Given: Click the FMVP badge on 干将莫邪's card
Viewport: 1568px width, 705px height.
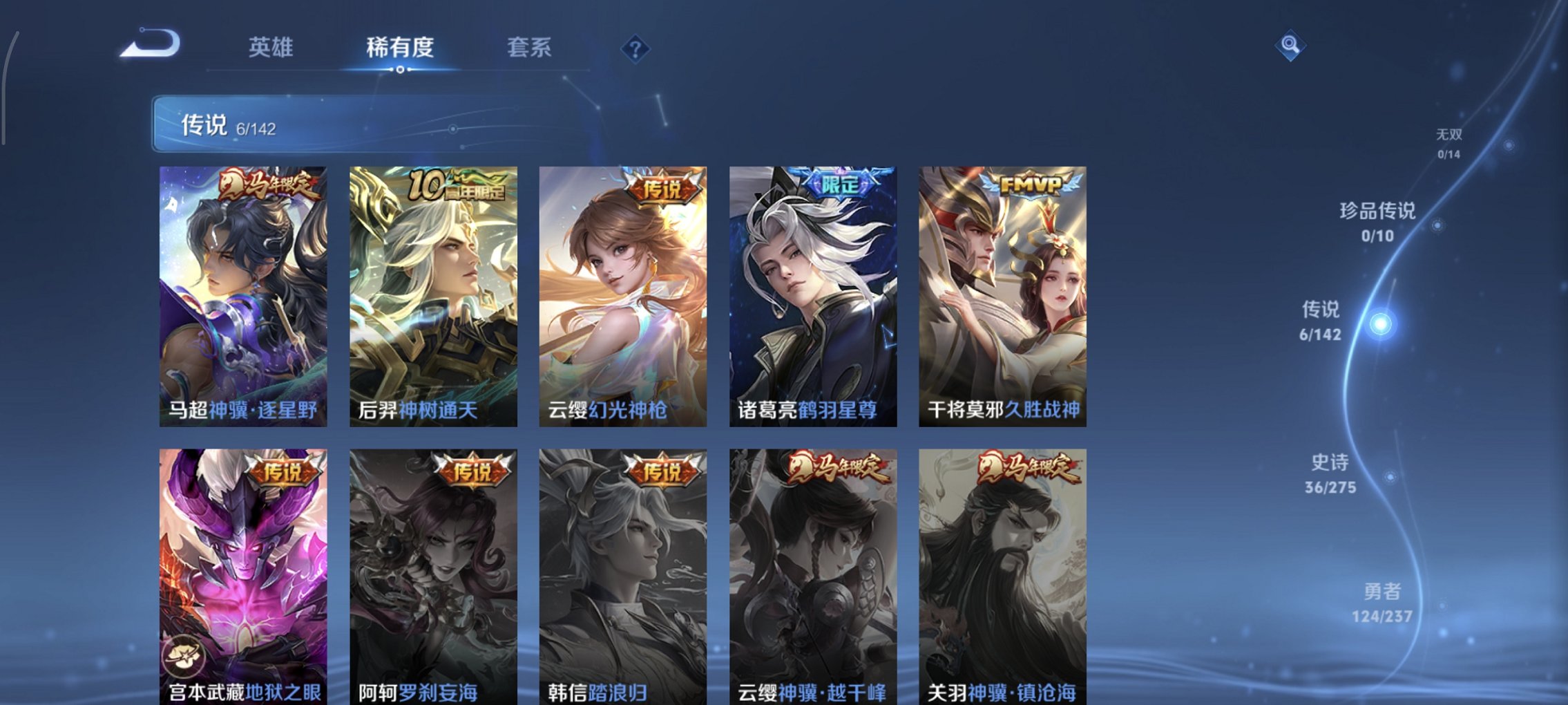Looking at the screenshot, I should coord(1029,183).
